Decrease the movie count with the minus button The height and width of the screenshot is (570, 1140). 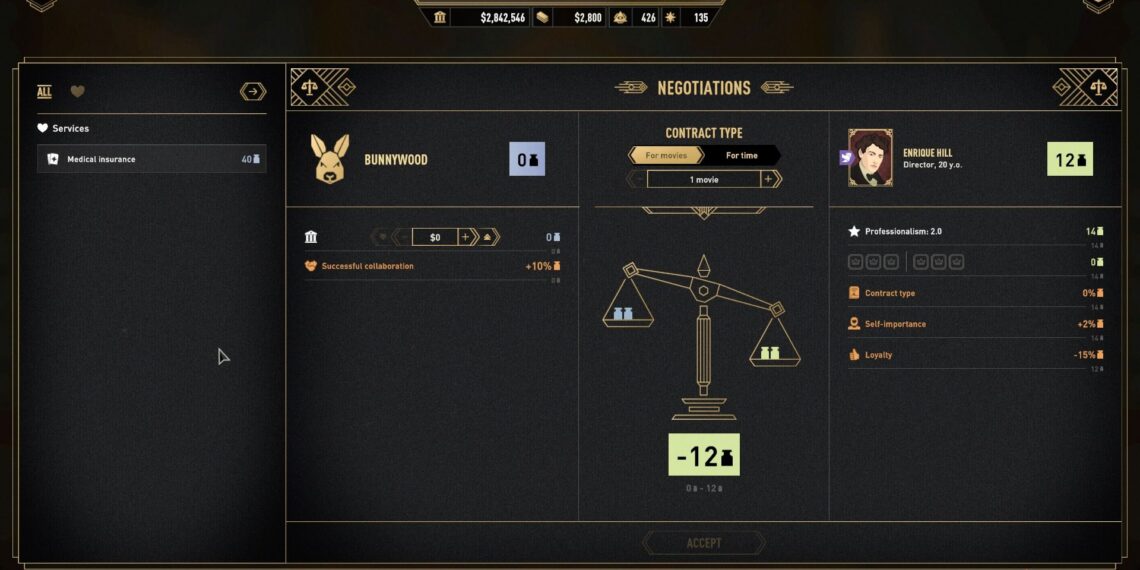tap(638, 179)
